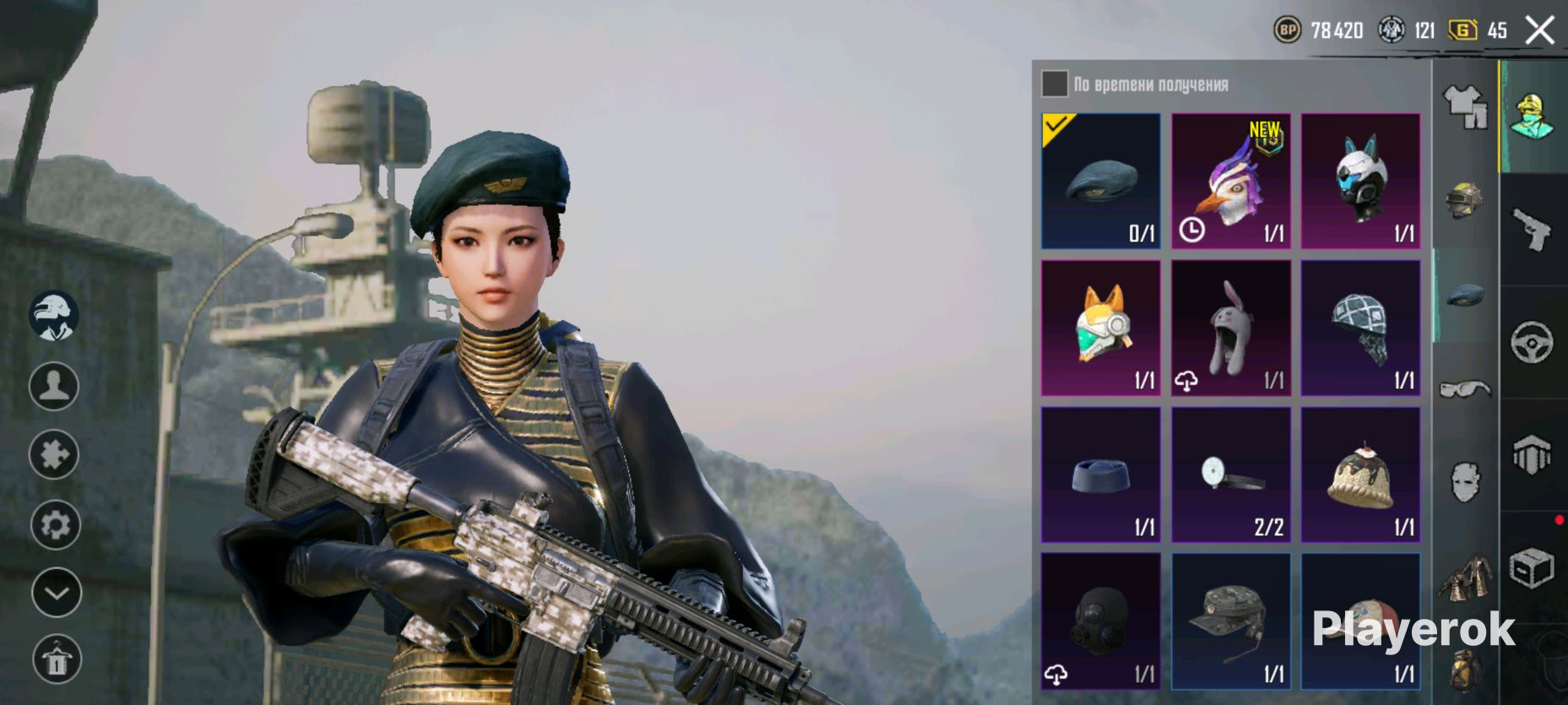Select the blue garrison cap

click(1100, 475)
